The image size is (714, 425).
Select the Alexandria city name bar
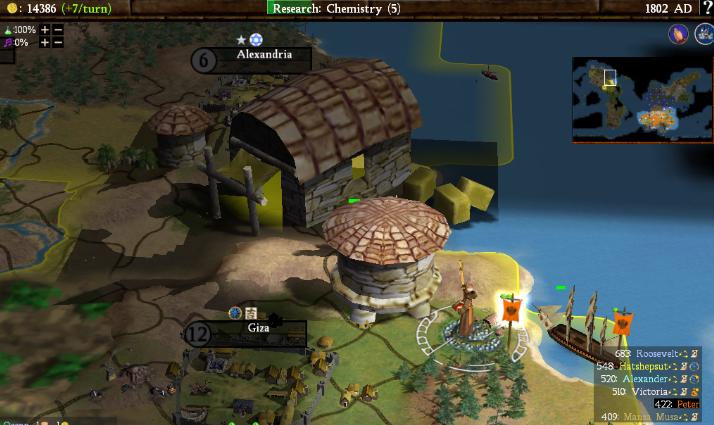[264, 56]
